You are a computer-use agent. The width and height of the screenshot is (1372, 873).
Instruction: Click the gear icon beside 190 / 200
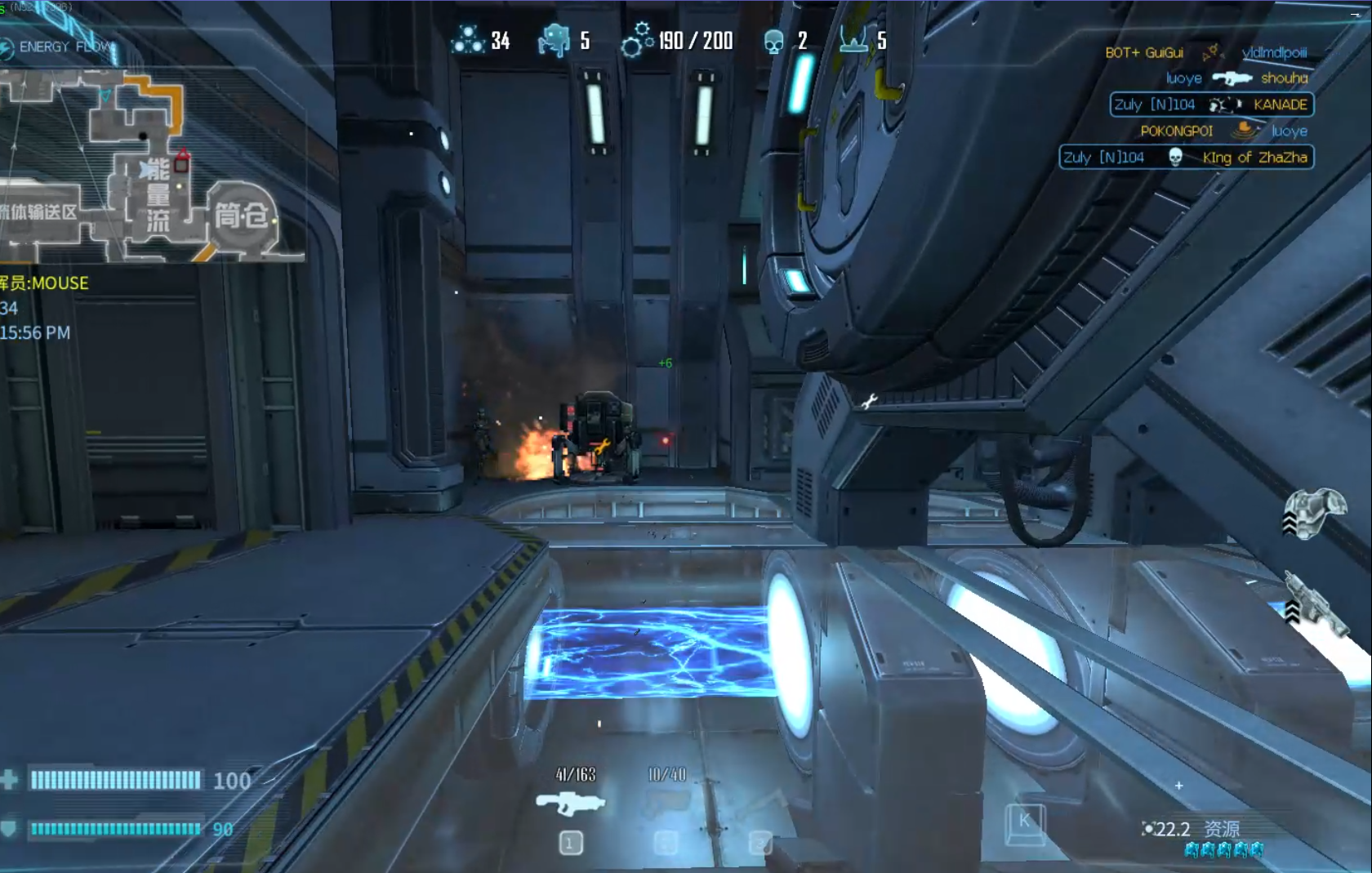pyautogui.click(x=637, y=41)
